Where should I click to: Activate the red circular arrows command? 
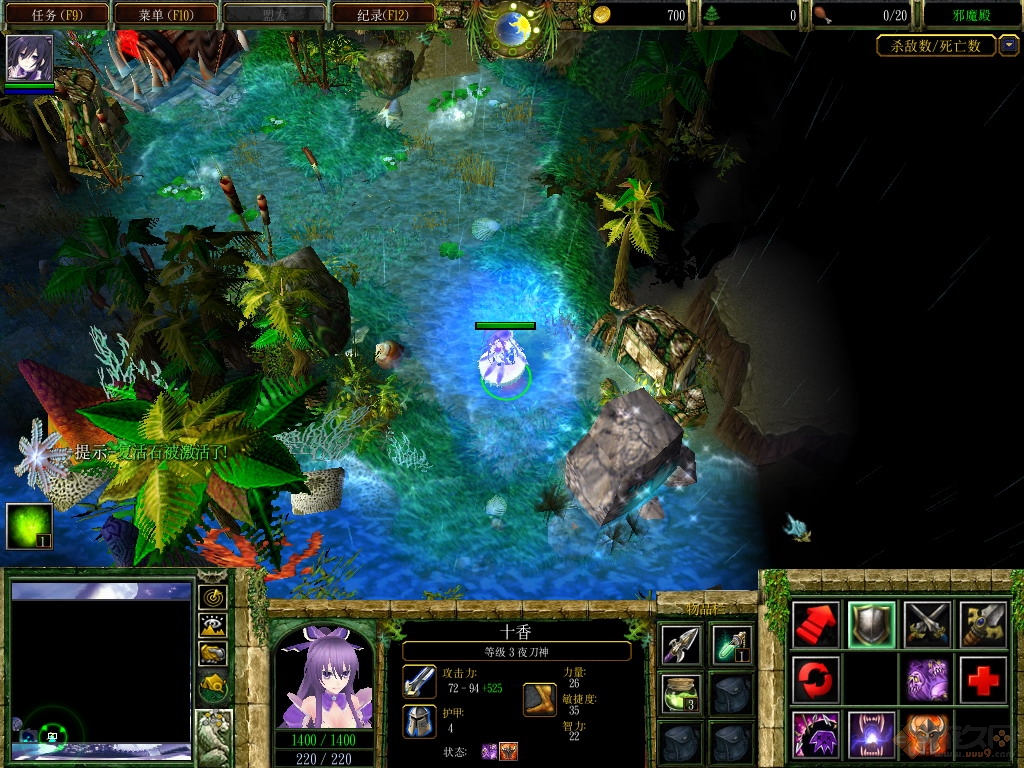coord(815,680)
